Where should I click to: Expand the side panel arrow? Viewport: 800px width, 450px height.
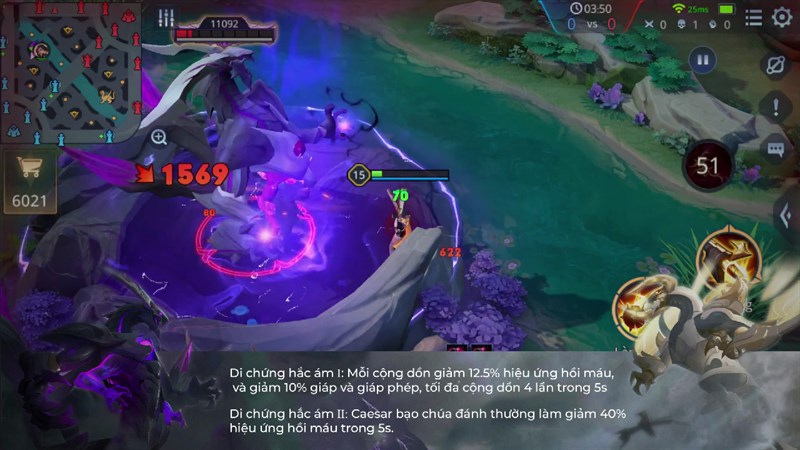[x=786, y=212]
